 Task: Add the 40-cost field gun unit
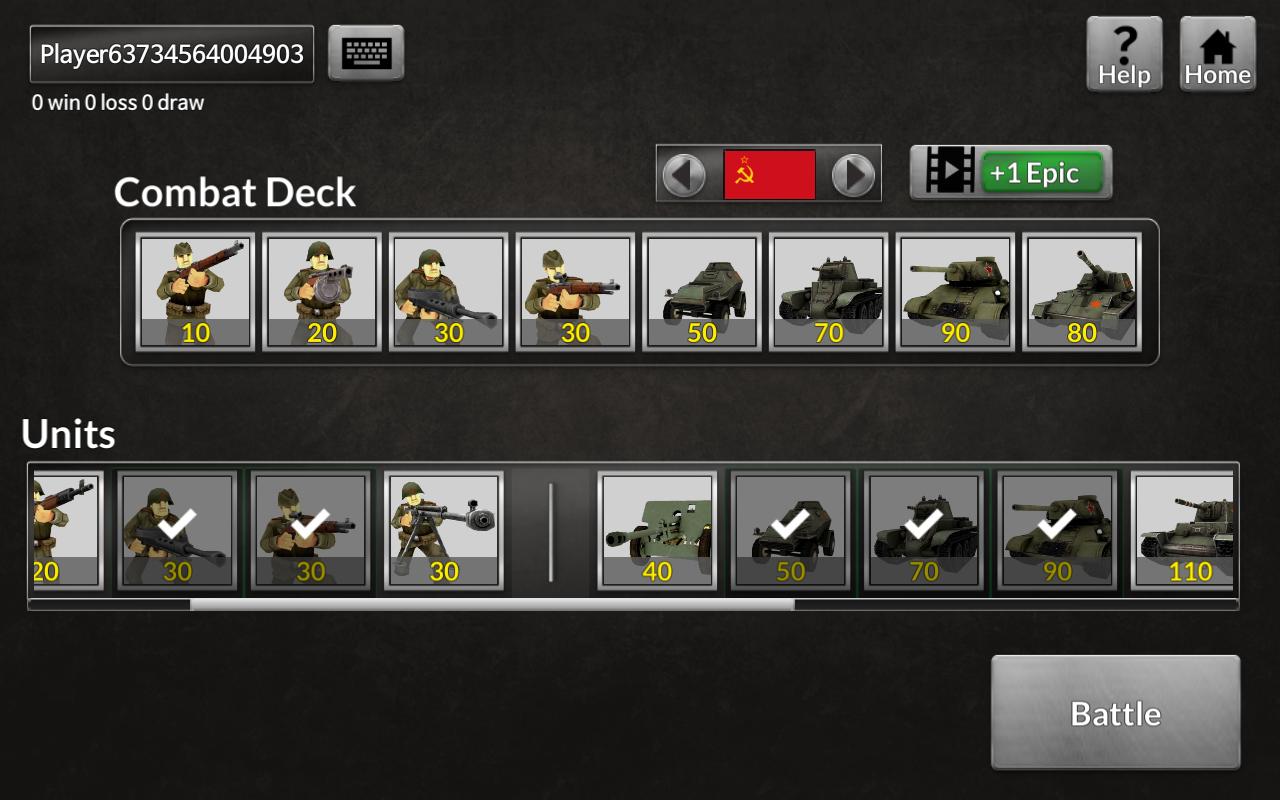[x=657, y=530]
